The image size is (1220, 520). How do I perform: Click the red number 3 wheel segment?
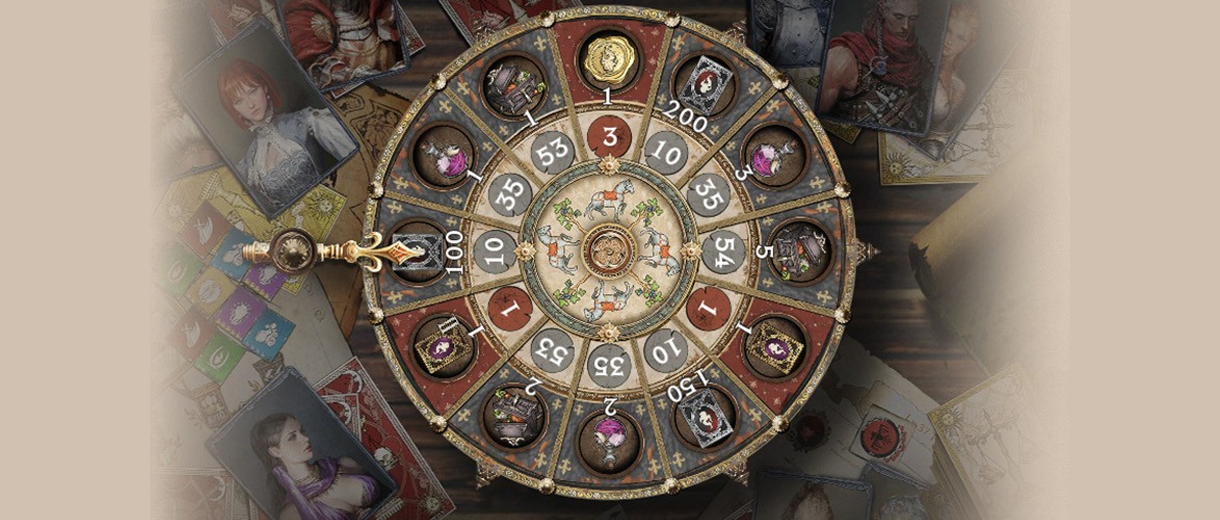point(609,134)
